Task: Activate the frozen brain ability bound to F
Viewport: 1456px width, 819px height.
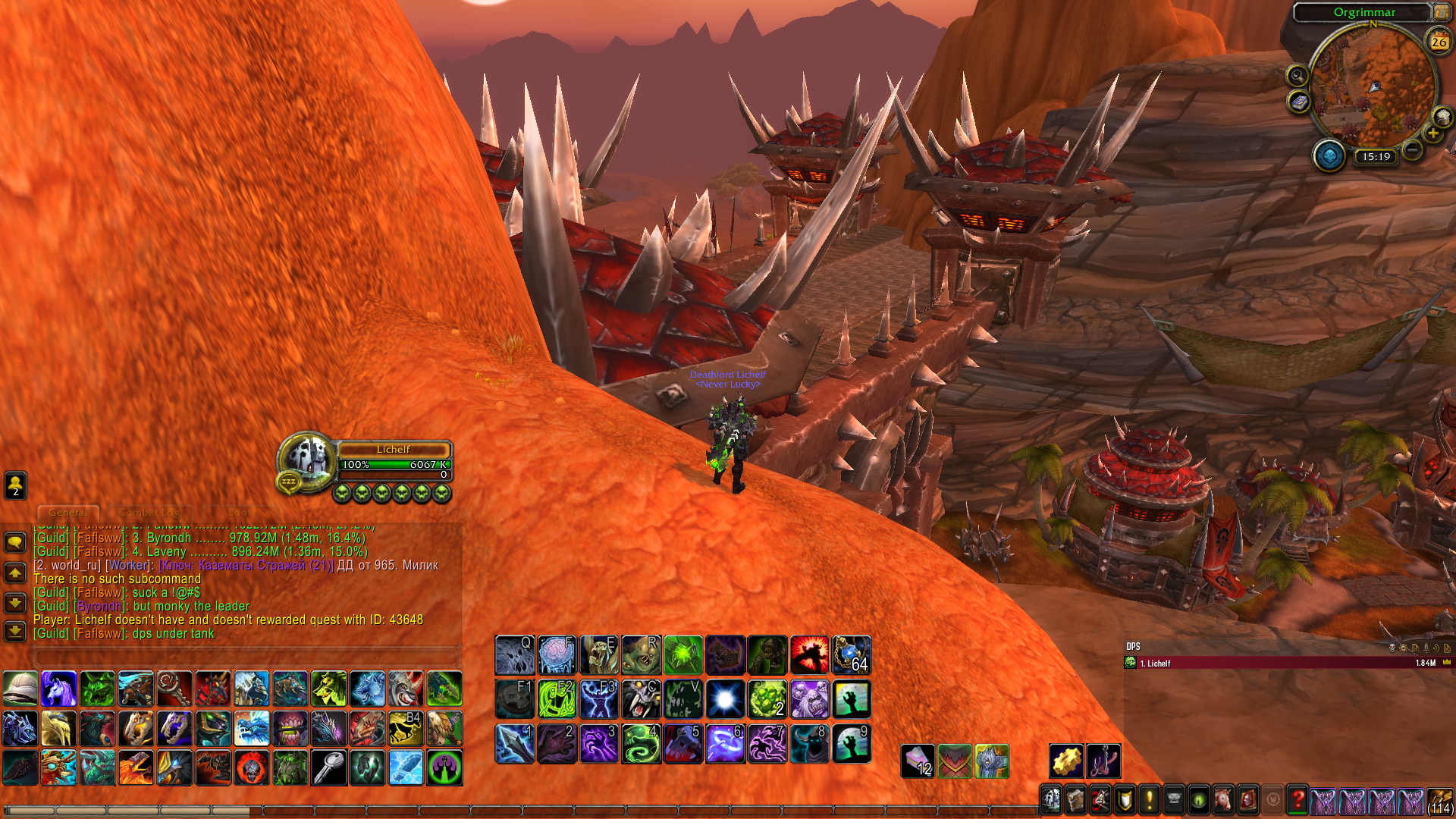Action: (557, 655)
